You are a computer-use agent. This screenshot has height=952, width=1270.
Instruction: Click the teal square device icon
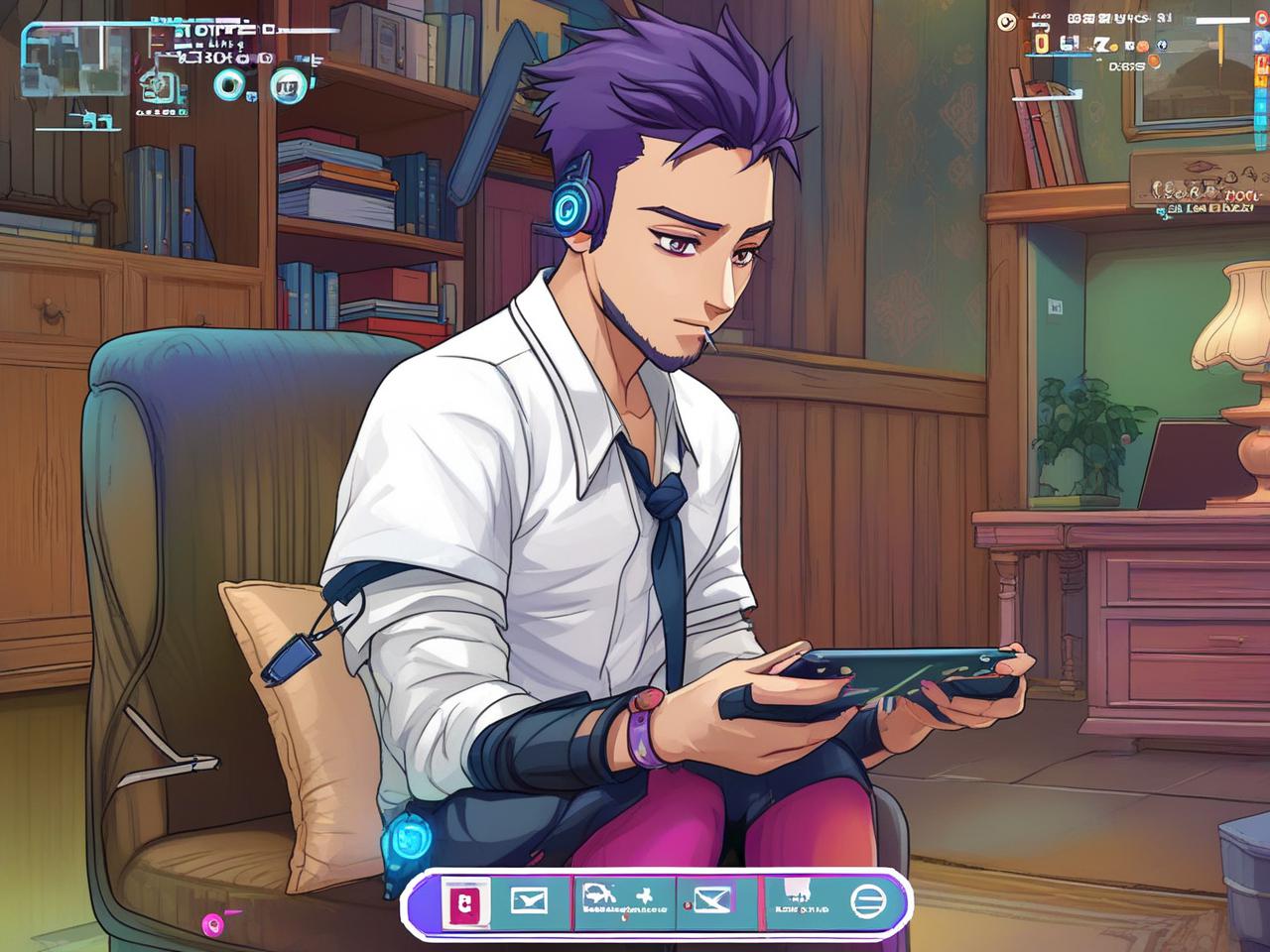[x=164, y=87]
